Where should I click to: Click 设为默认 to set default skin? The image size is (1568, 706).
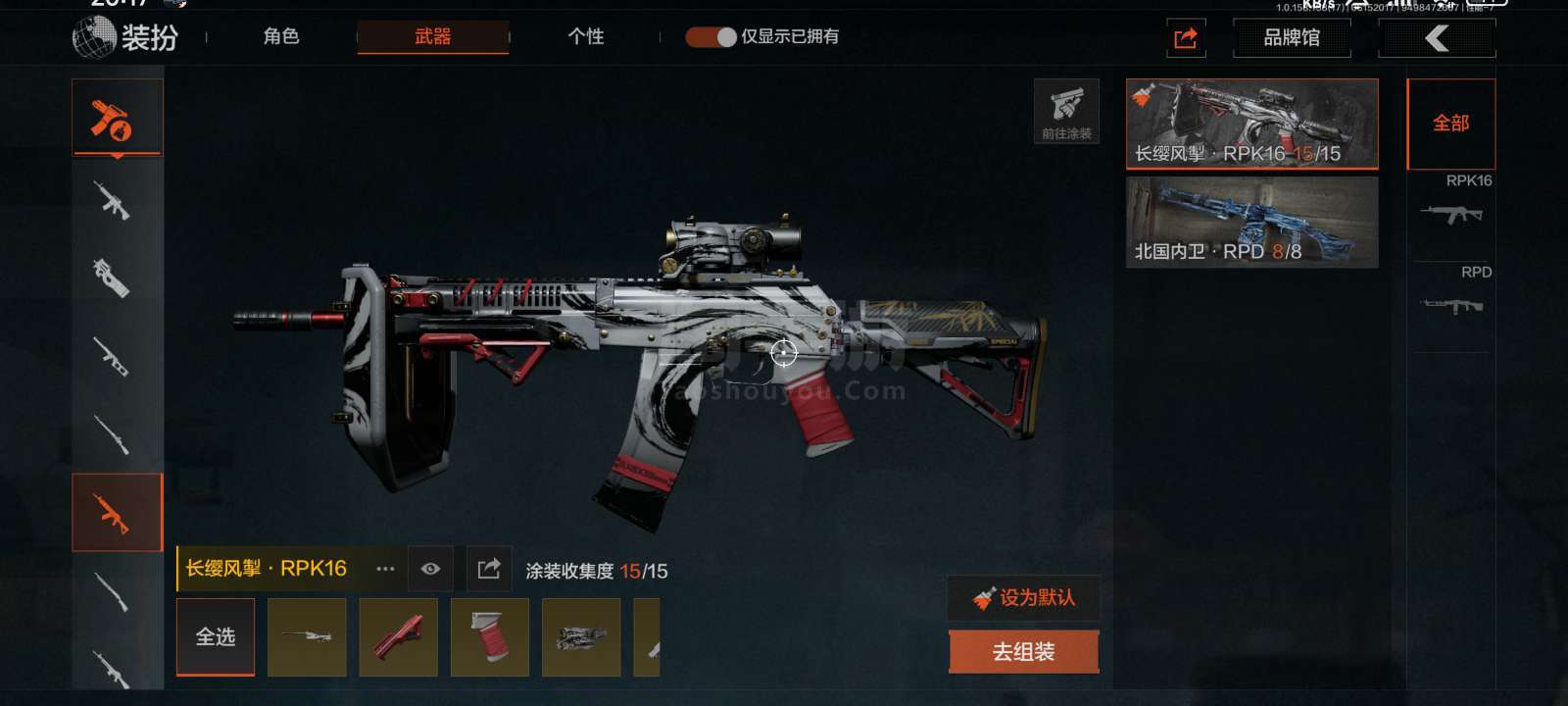tap(1023, 597)
